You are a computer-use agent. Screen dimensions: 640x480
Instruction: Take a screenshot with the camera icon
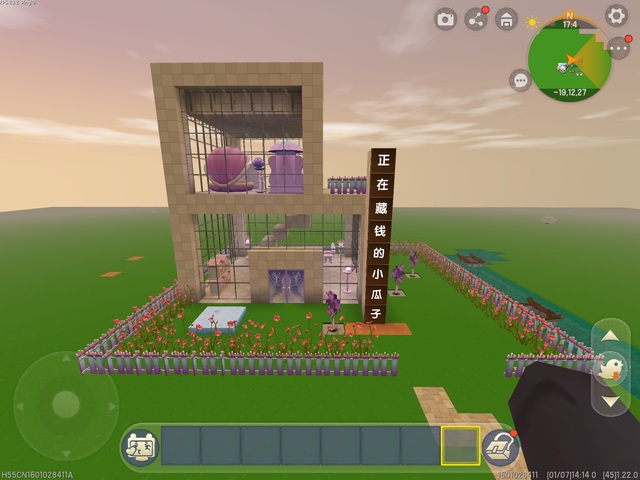446,19
